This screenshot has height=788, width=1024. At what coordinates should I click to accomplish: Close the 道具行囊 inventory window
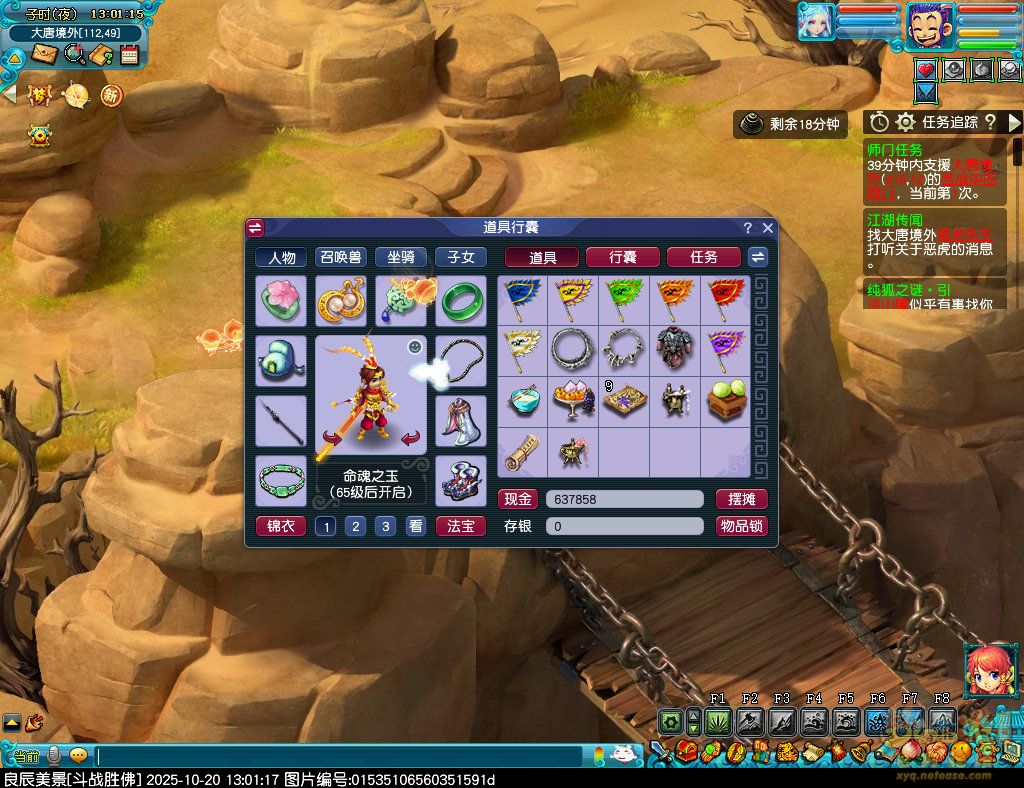pyautogui.click(x=768, y=228)
